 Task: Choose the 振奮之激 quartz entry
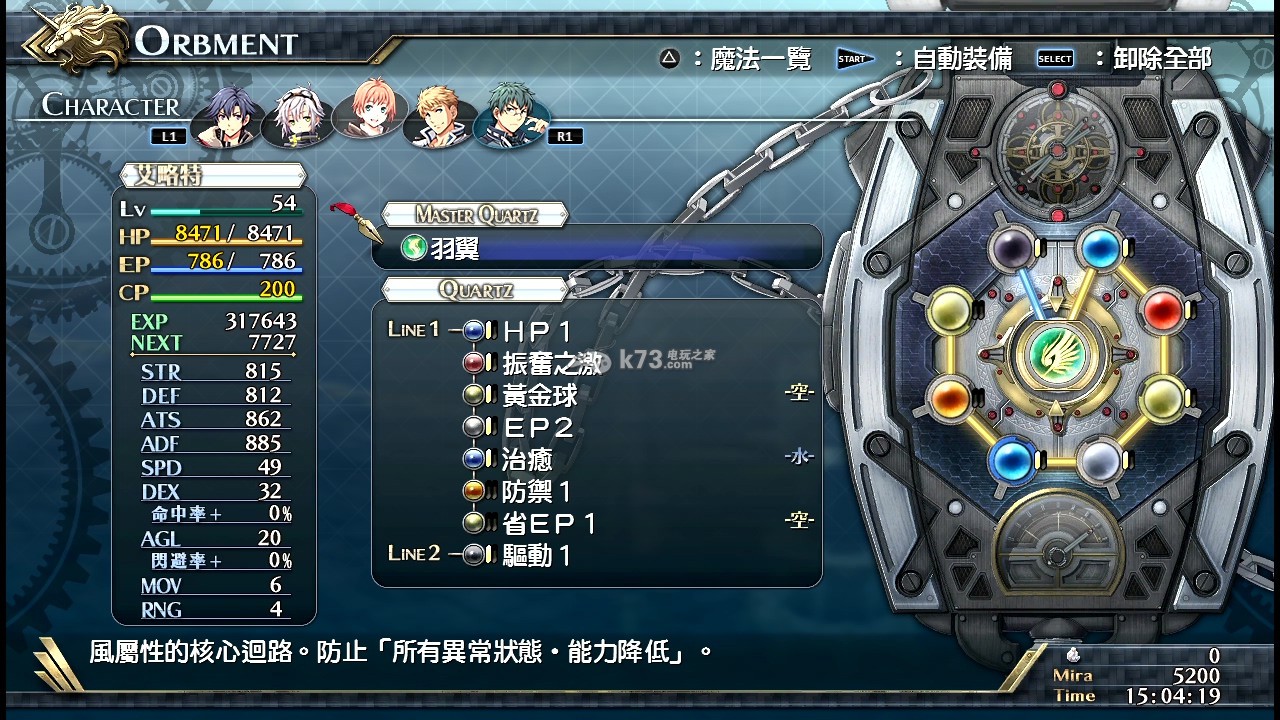(x=551, y=363)
